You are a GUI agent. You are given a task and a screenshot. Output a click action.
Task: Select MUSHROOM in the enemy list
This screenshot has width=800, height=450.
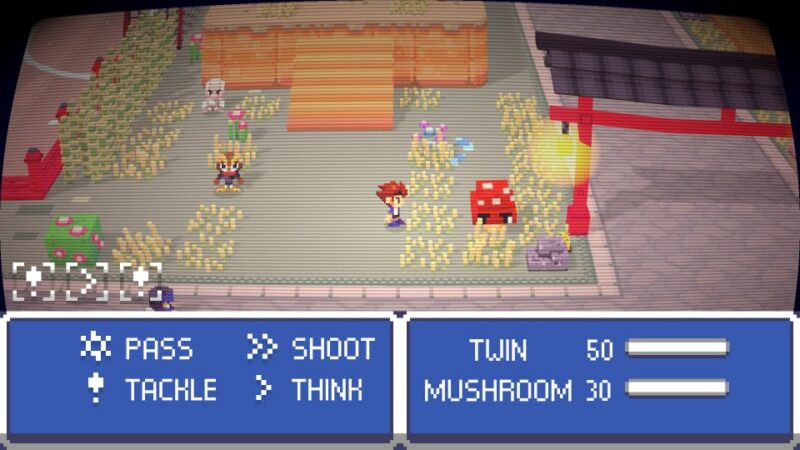coord(497,390)
